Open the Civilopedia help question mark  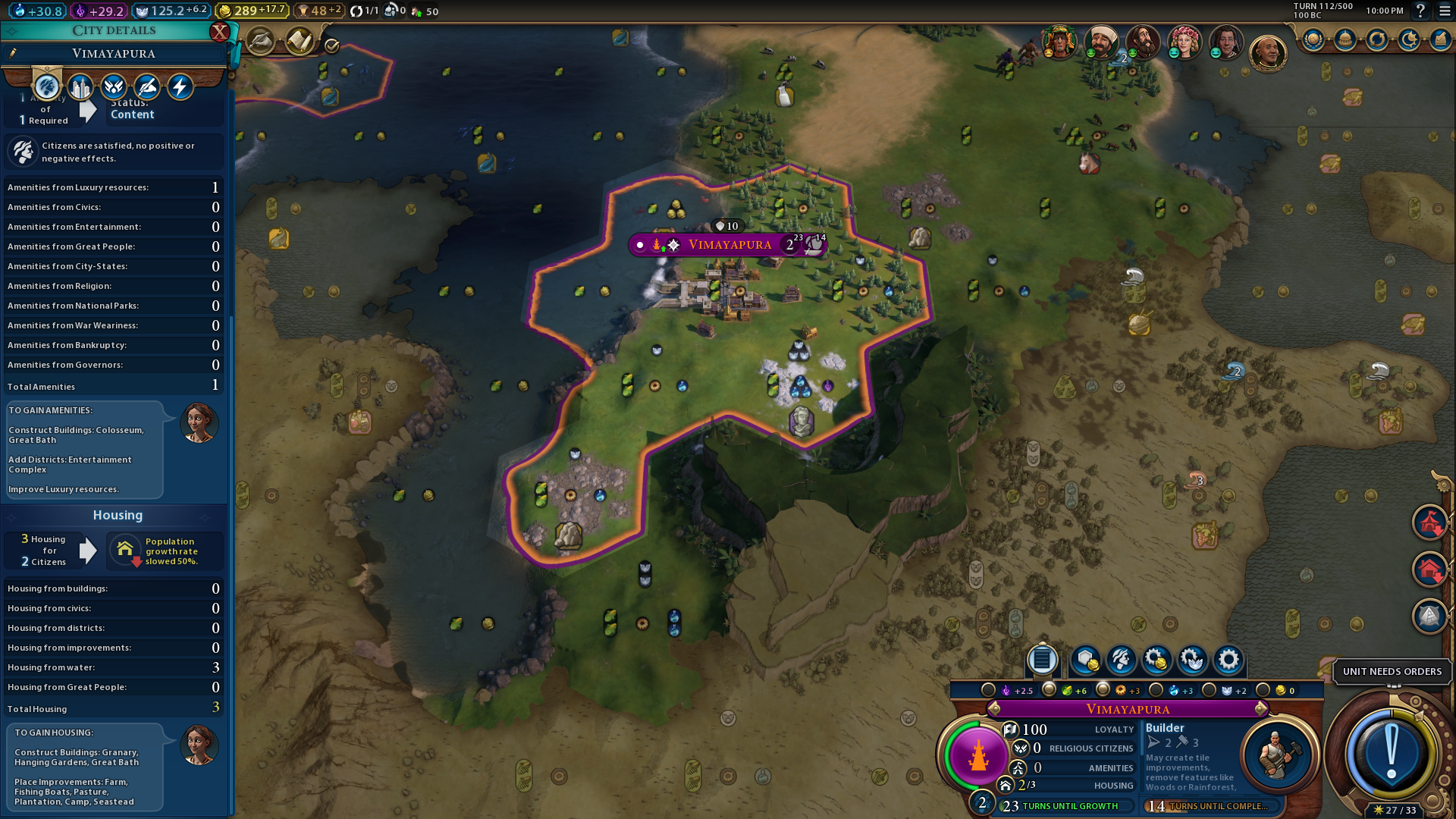1420,11
